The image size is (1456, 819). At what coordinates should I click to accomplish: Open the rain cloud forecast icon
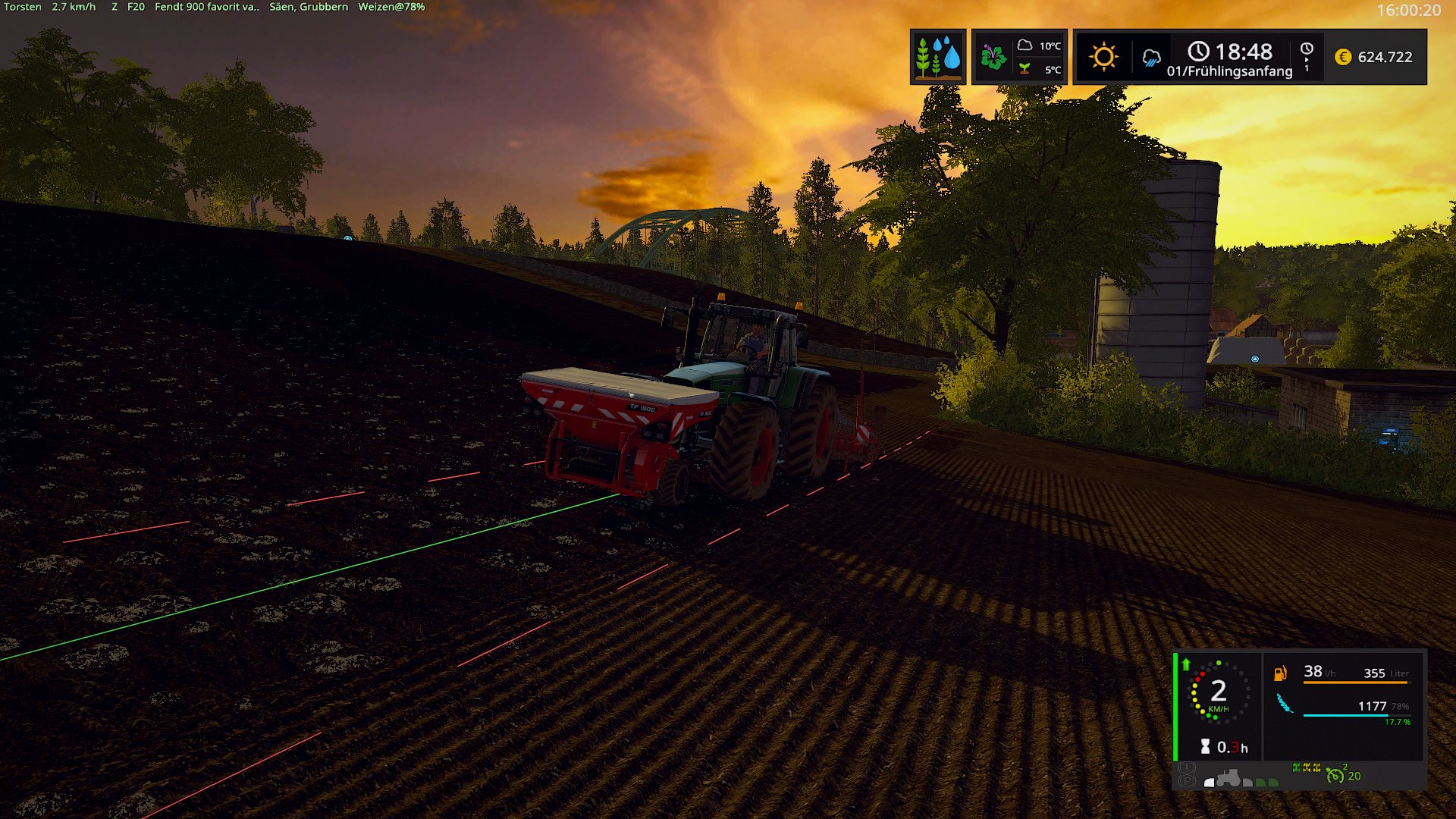(1151, 58)
